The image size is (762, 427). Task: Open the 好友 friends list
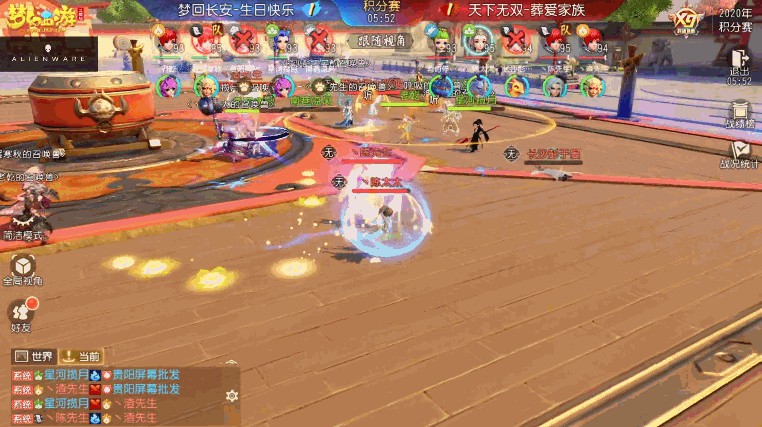pyautogui.click(x=22, y=313)
